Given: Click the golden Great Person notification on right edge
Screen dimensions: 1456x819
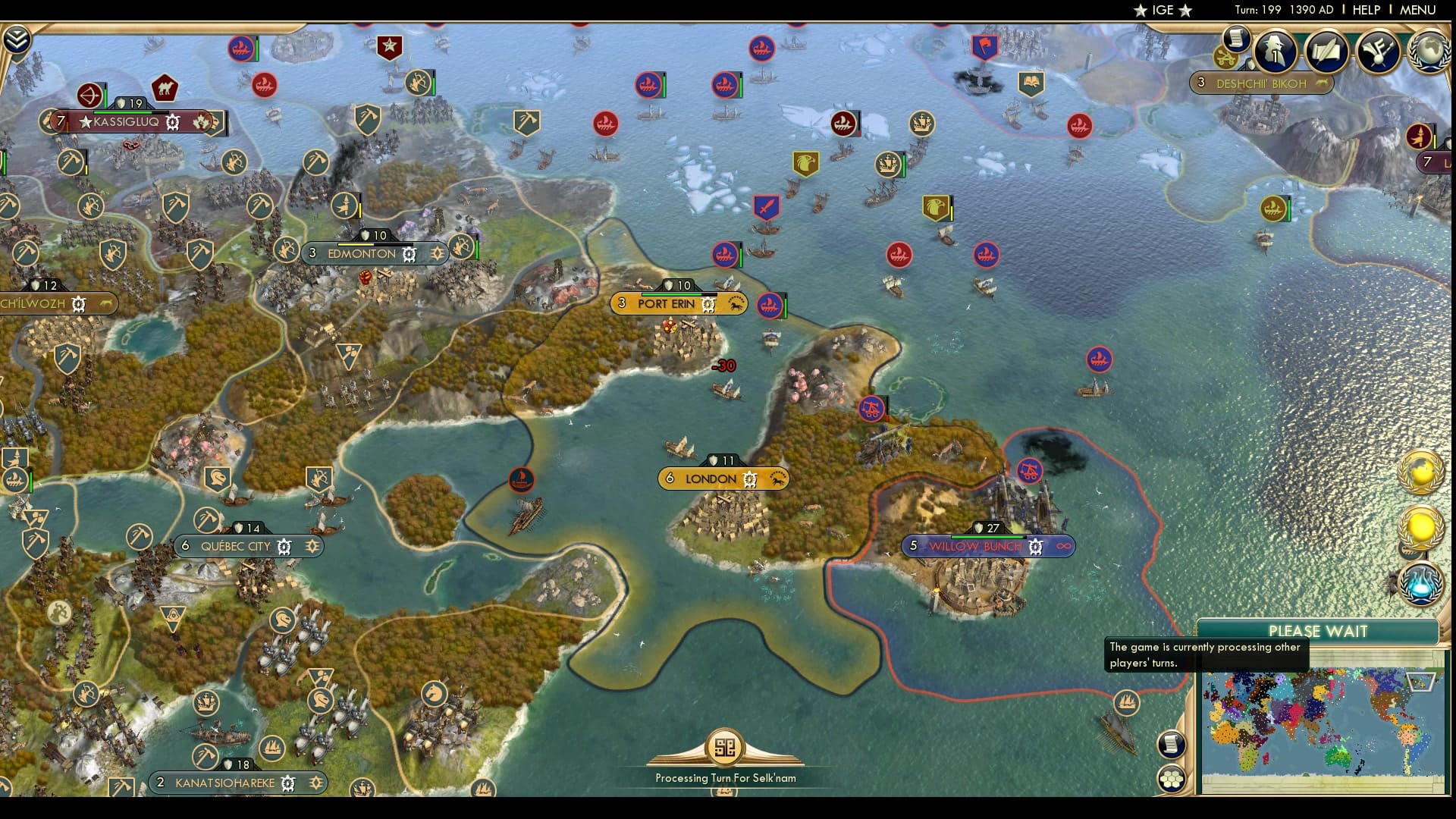Looking at the screenshot, I should click(1420, 526).
